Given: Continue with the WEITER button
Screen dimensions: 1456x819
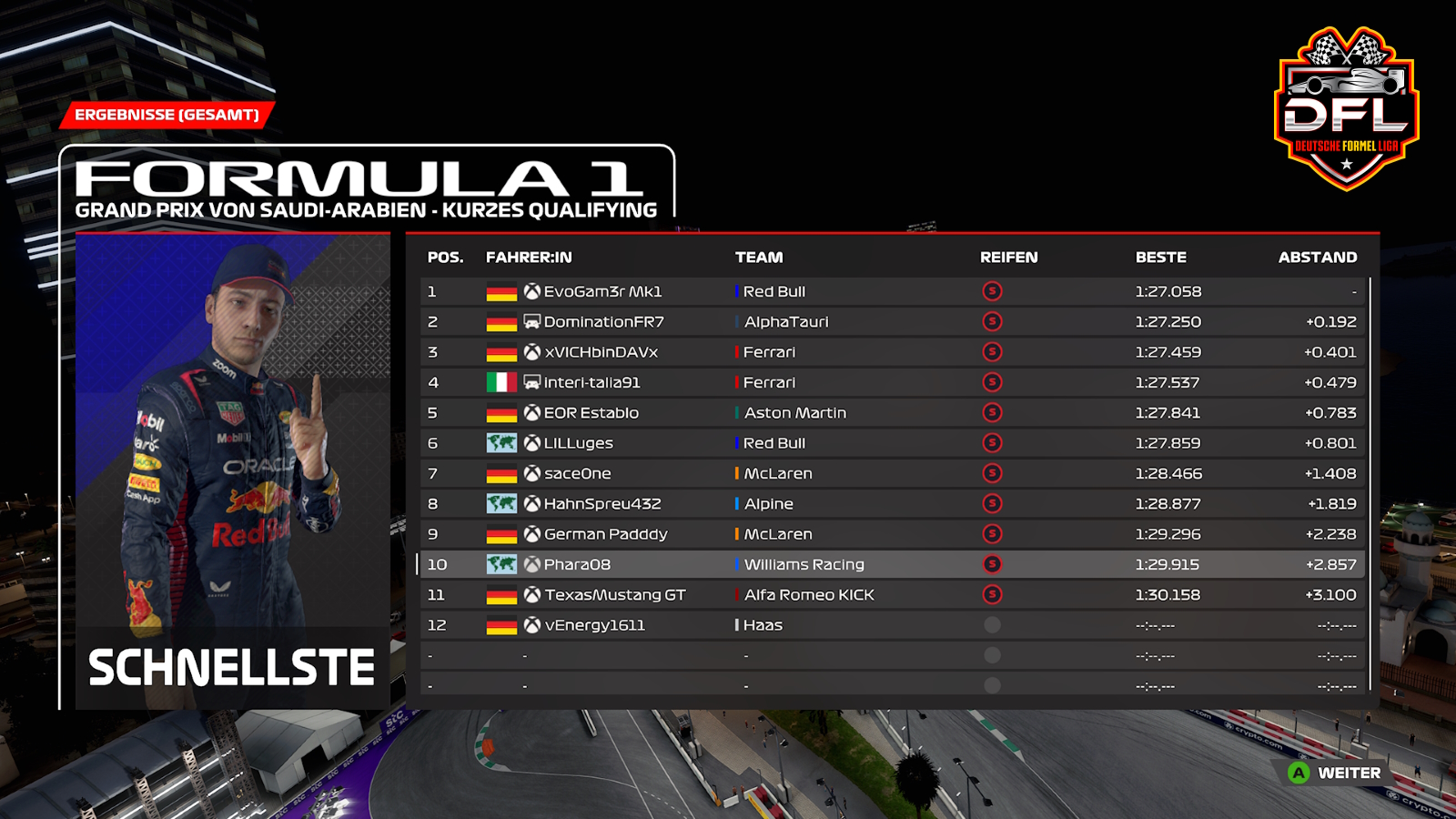Looking at the screenshot, I should pos(1336,773).
